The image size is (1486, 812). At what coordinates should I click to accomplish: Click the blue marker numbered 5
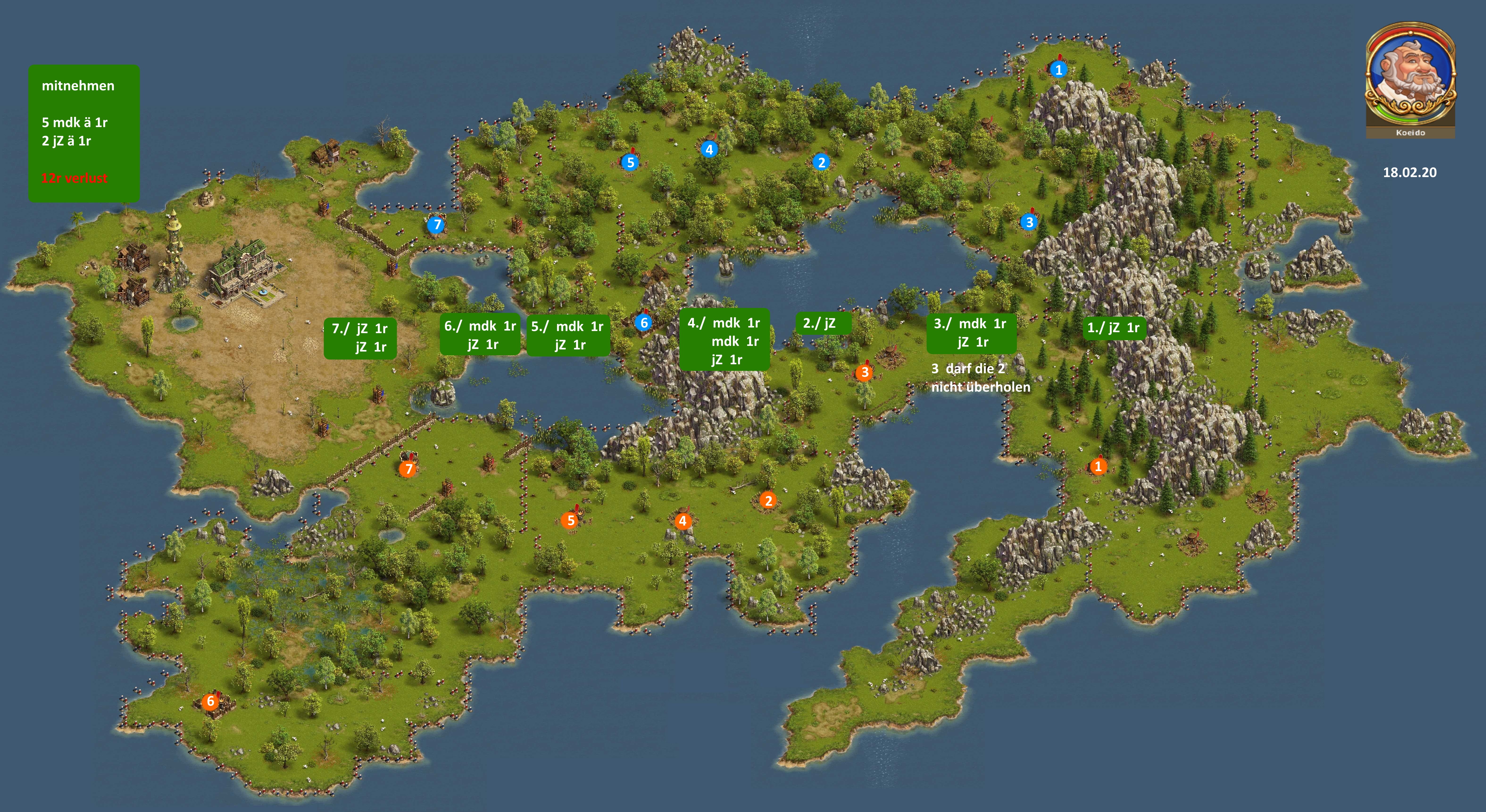pos(630,163)
